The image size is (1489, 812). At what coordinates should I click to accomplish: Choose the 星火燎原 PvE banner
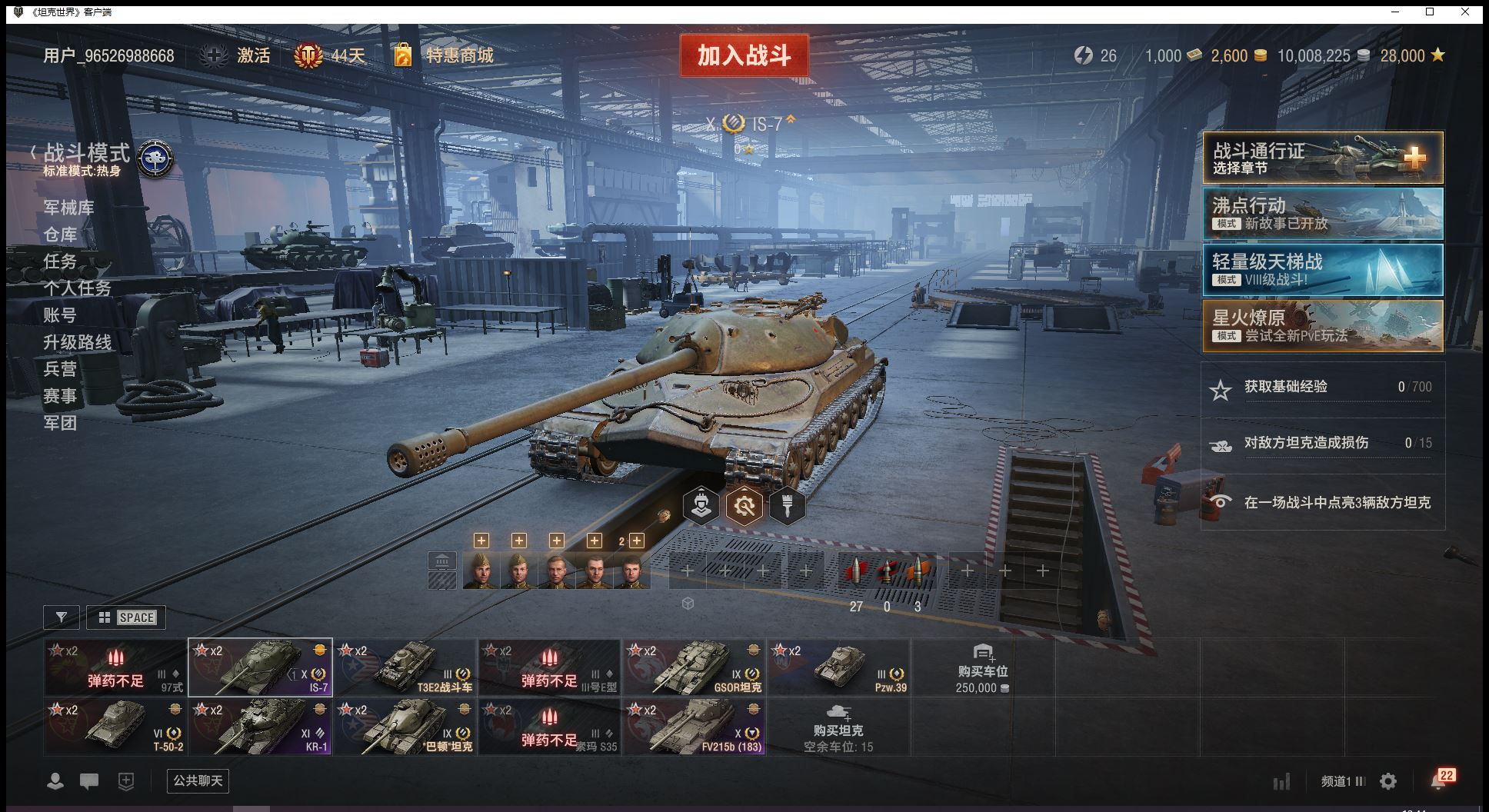[x=1322, y=326]
